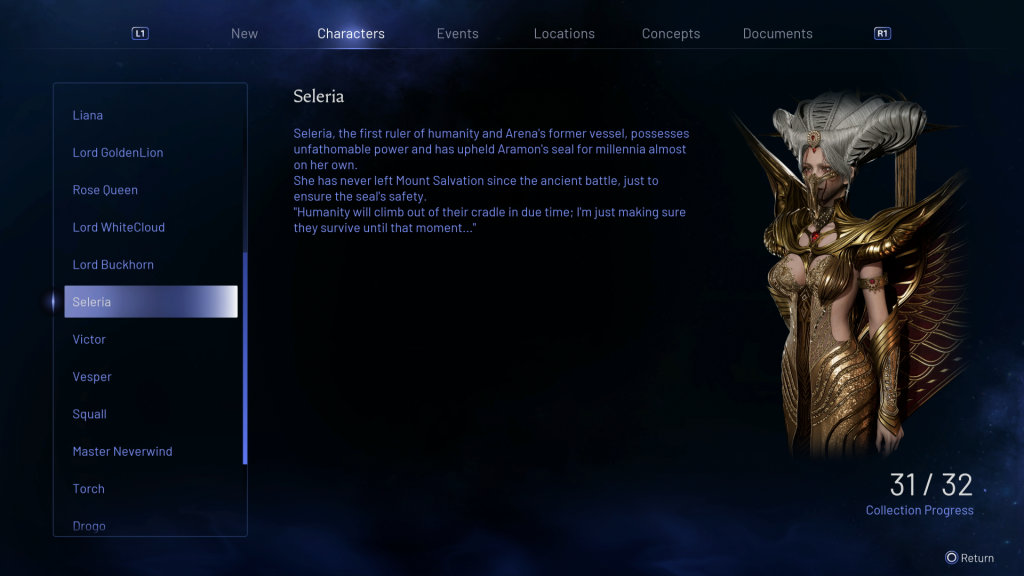
Task: Select the Torch entry
Action: [x=89, y=489]
